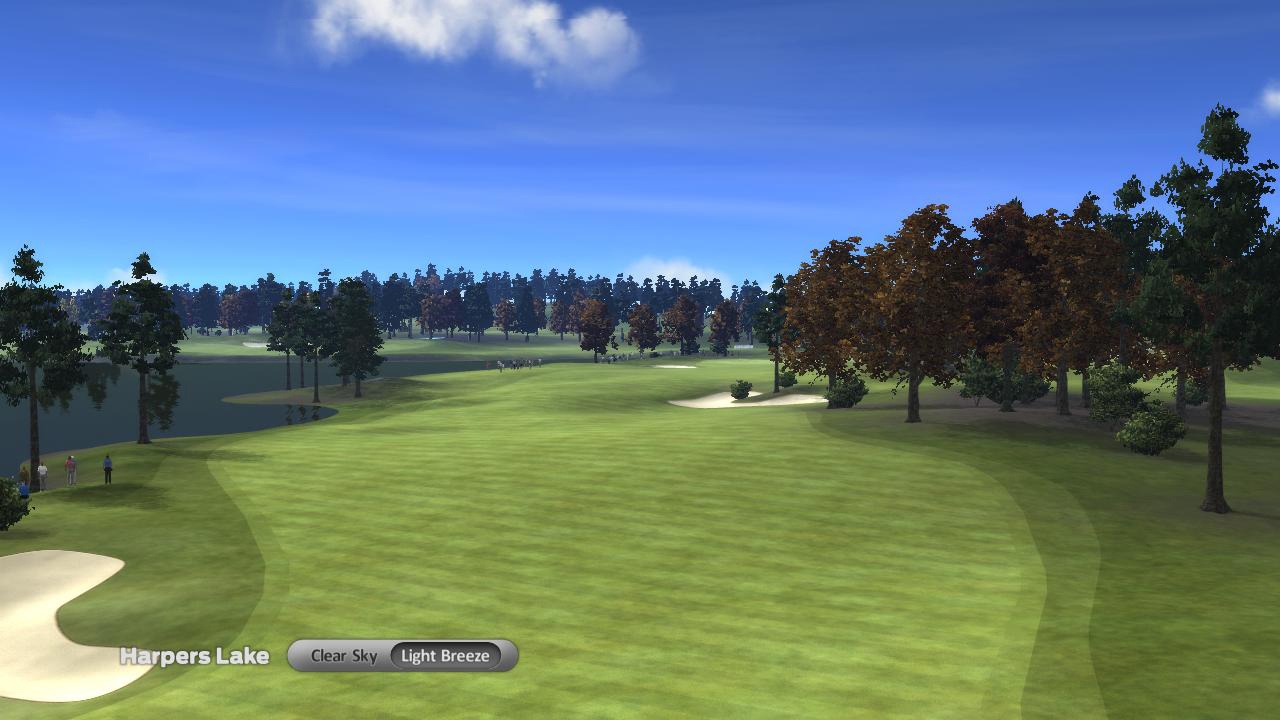Click the Harpers Lake course name
This screenshot has width=1280, height=720.
coord(194,656)
